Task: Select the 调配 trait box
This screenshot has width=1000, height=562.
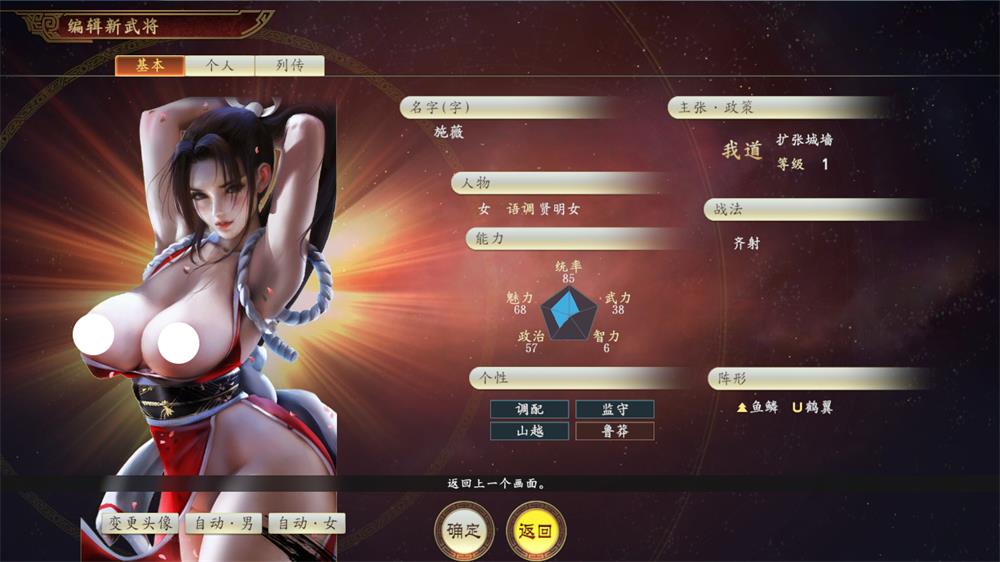Action: pyautogui.click(x=529, y=409)
